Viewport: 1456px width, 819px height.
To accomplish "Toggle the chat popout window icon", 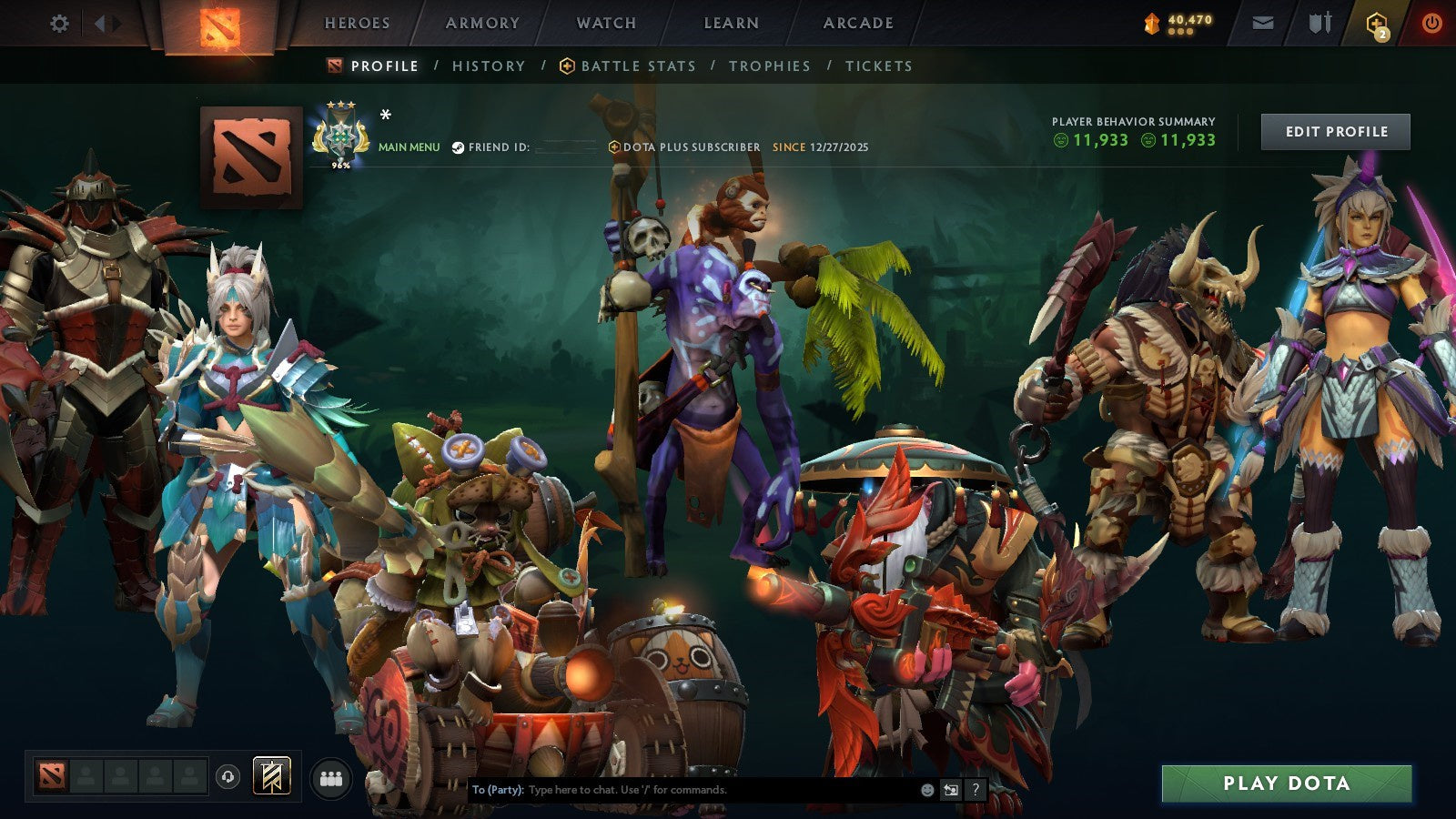I will click(952, 791).
